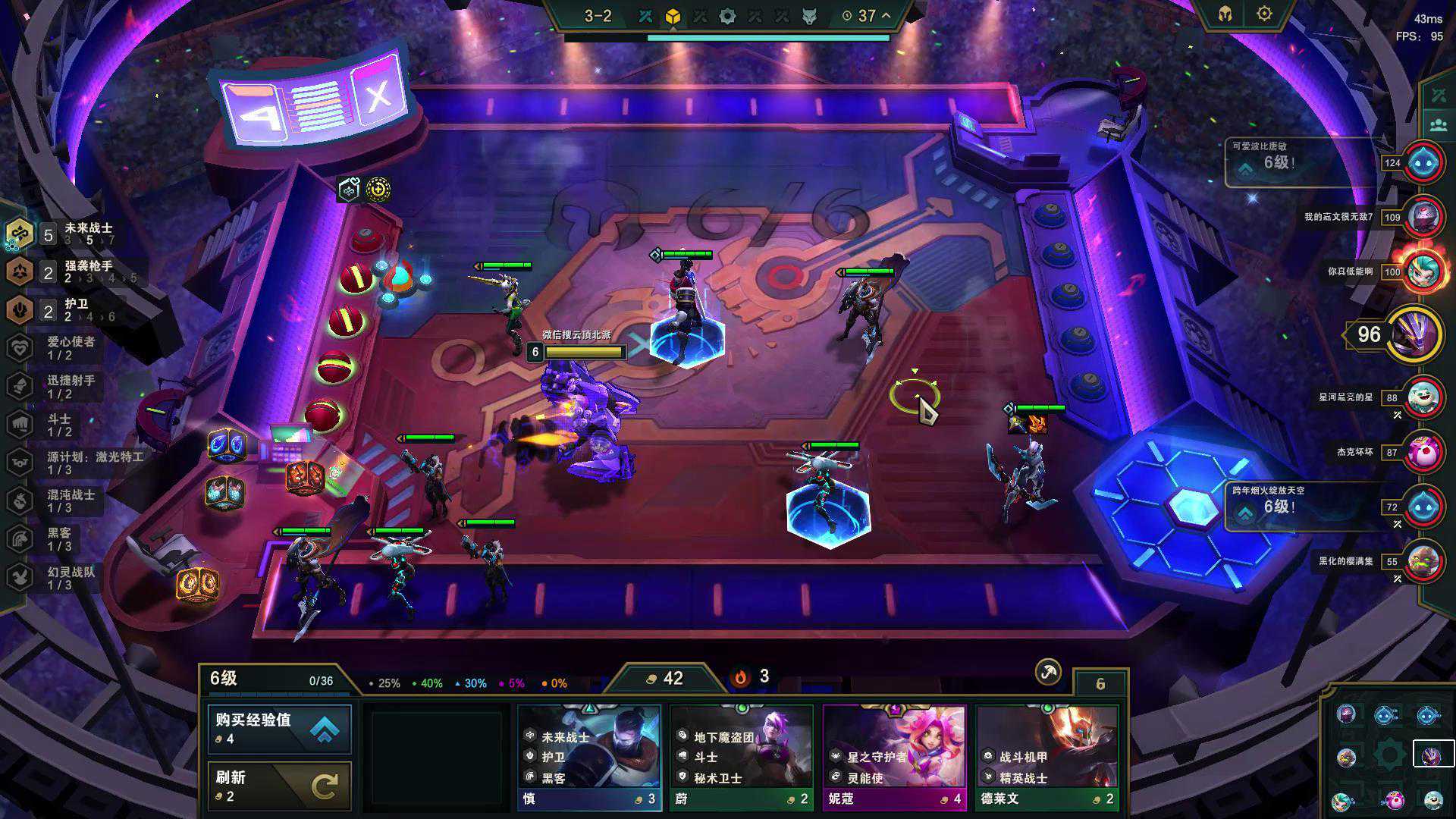Select the 黑化的樱满集 player portrait
The height and width of the screenshot is (819, 1456).
(x=1423, y=561)
